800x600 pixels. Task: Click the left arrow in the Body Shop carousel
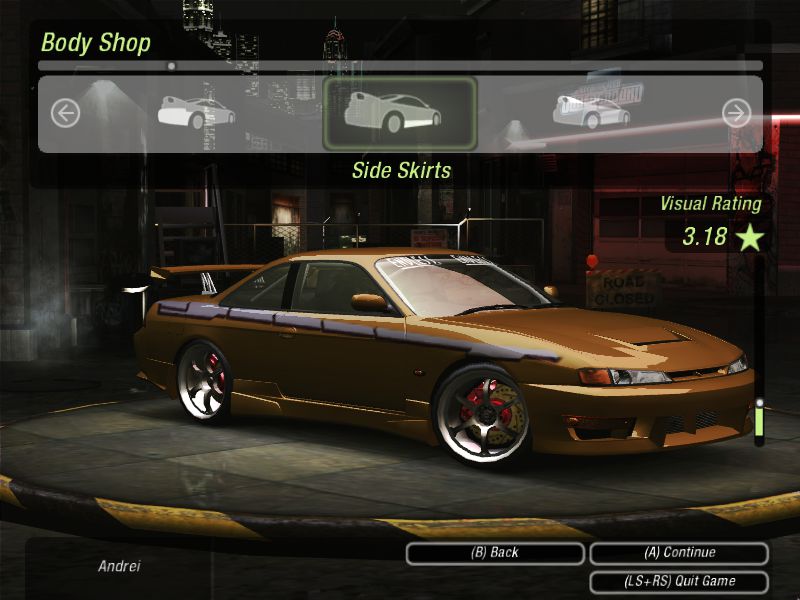(x=65, y=113)
